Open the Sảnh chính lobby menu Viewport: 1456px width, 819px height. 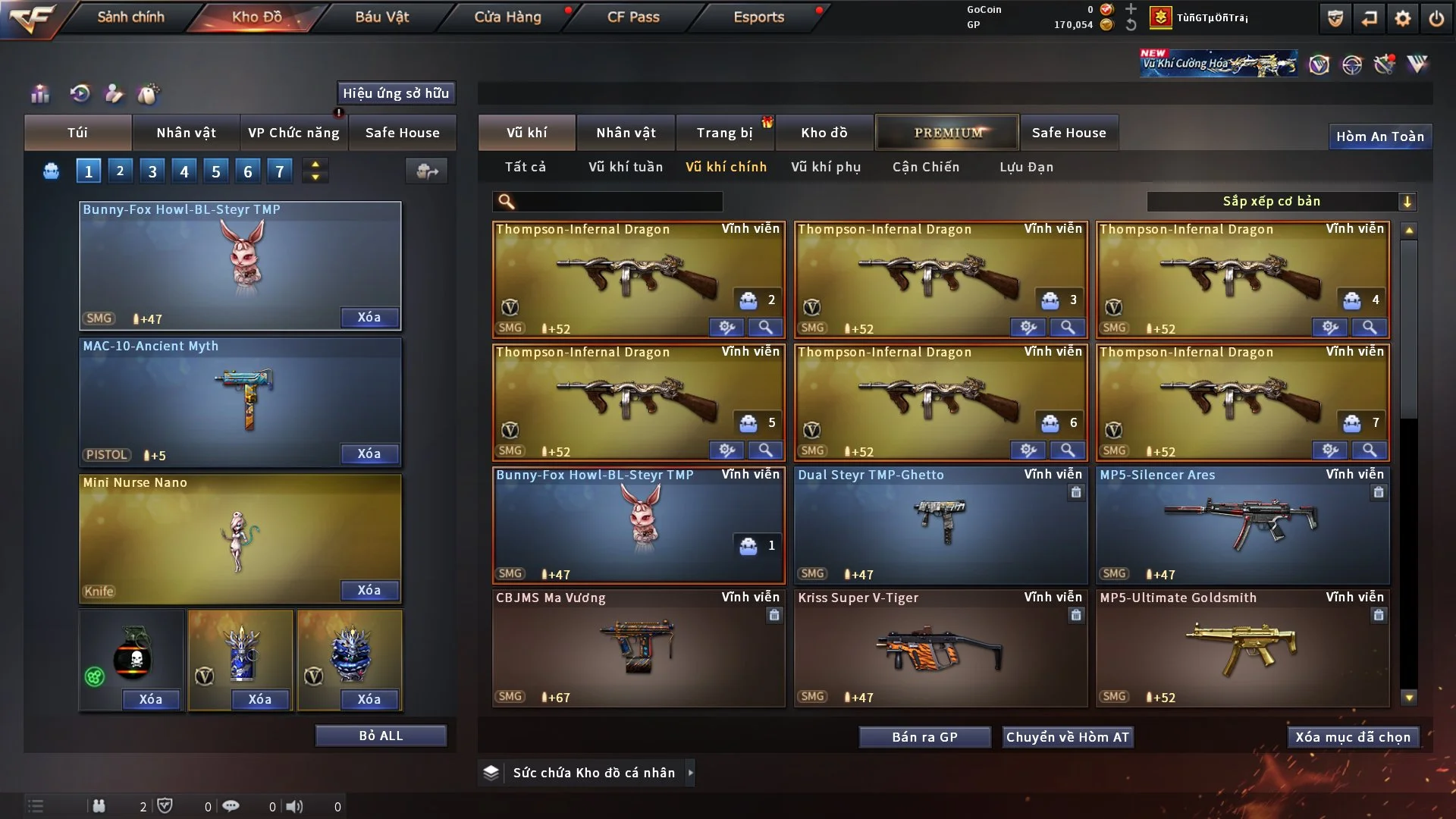point(130,17)
